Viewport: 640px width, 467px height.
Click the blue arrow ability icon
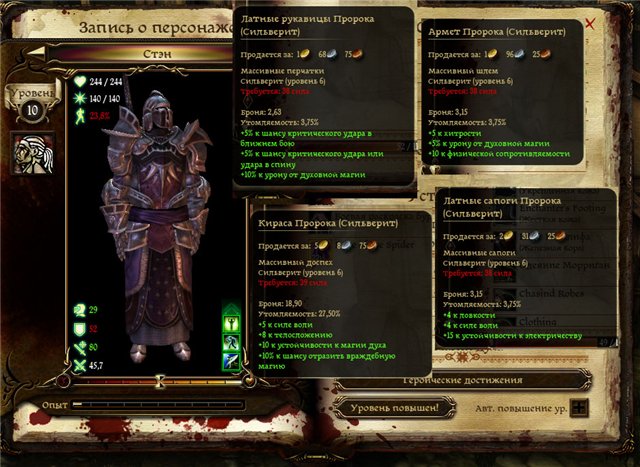point(231,361)
